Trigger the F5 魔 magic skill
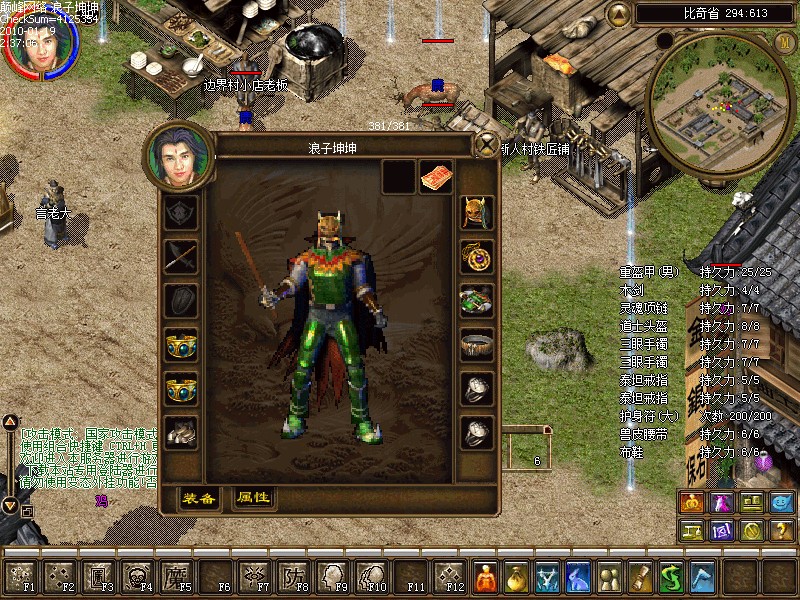800x600 pixels. pyautogui.click(x=175, y=575)
